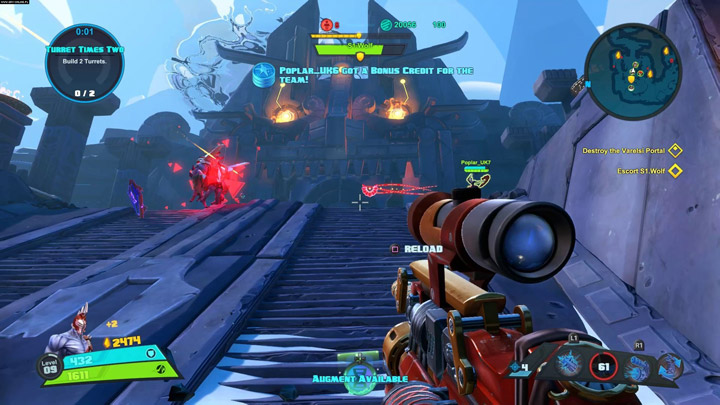The height and width of the screenshot is (405, 720).
Task: Select the Escort S1.Wolf objective
Action: 675,171
